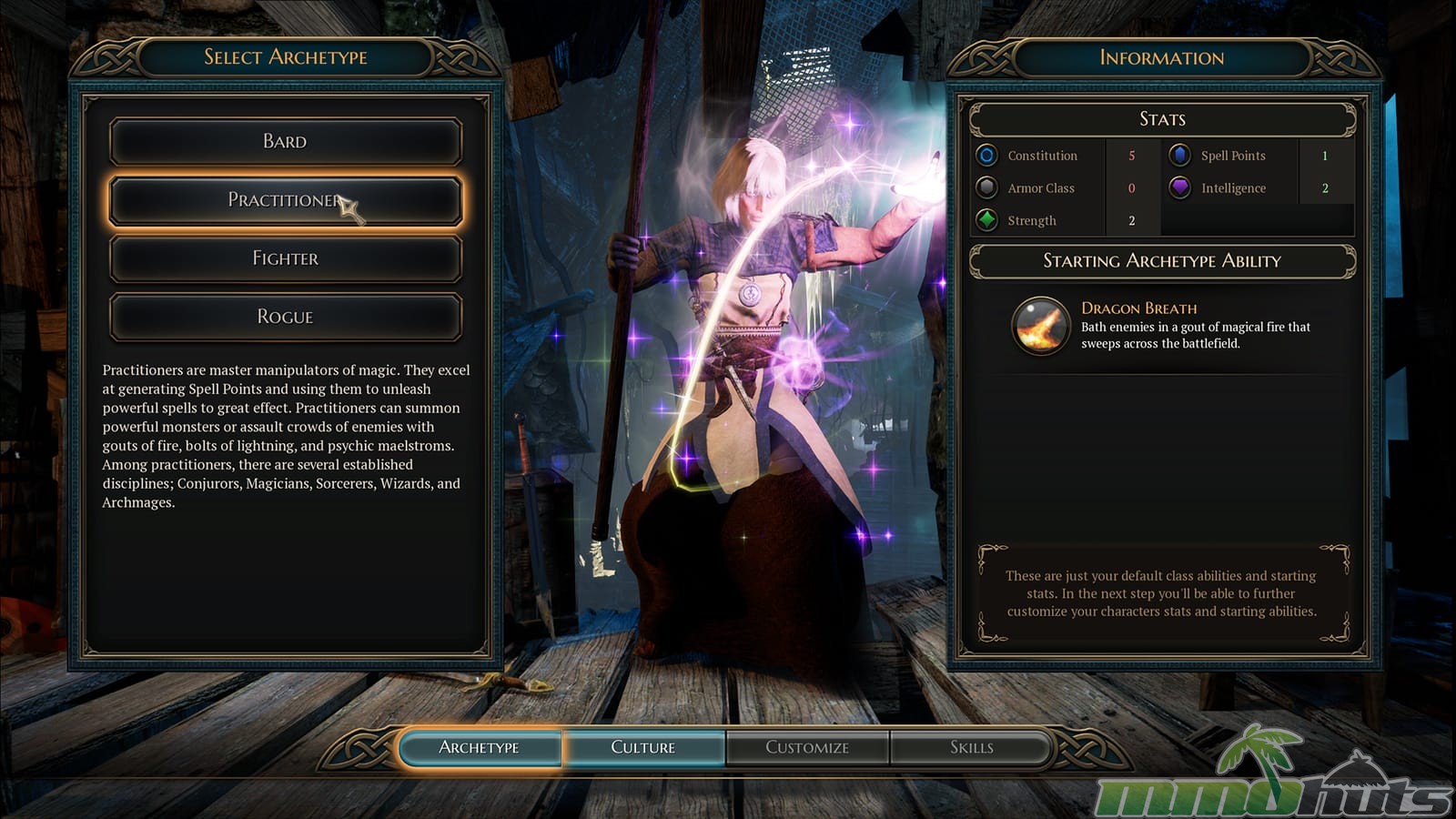Click the Dragon Breath ability icon
1456x819 pixels.
coord(1040,326)
